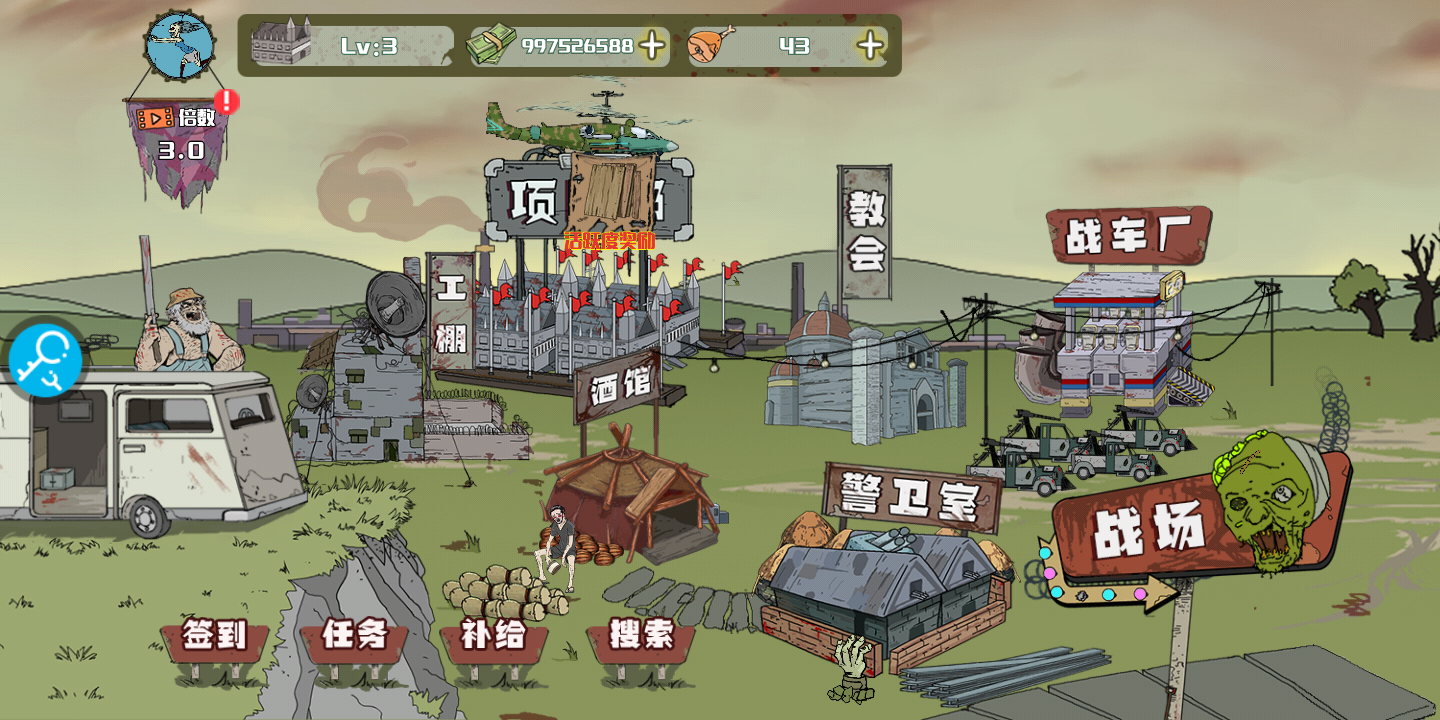
Task: Claim the 活跃度奖励 activity reward
Action: click(x=609, y=240)
